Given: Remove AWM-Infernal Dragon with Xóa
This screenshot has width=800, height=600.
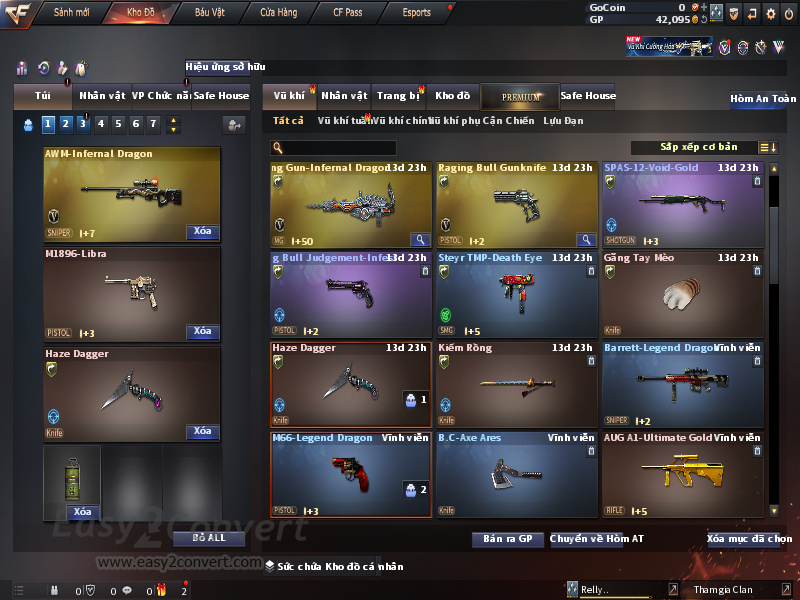Looking at the screenshot, I should point(202,232).
